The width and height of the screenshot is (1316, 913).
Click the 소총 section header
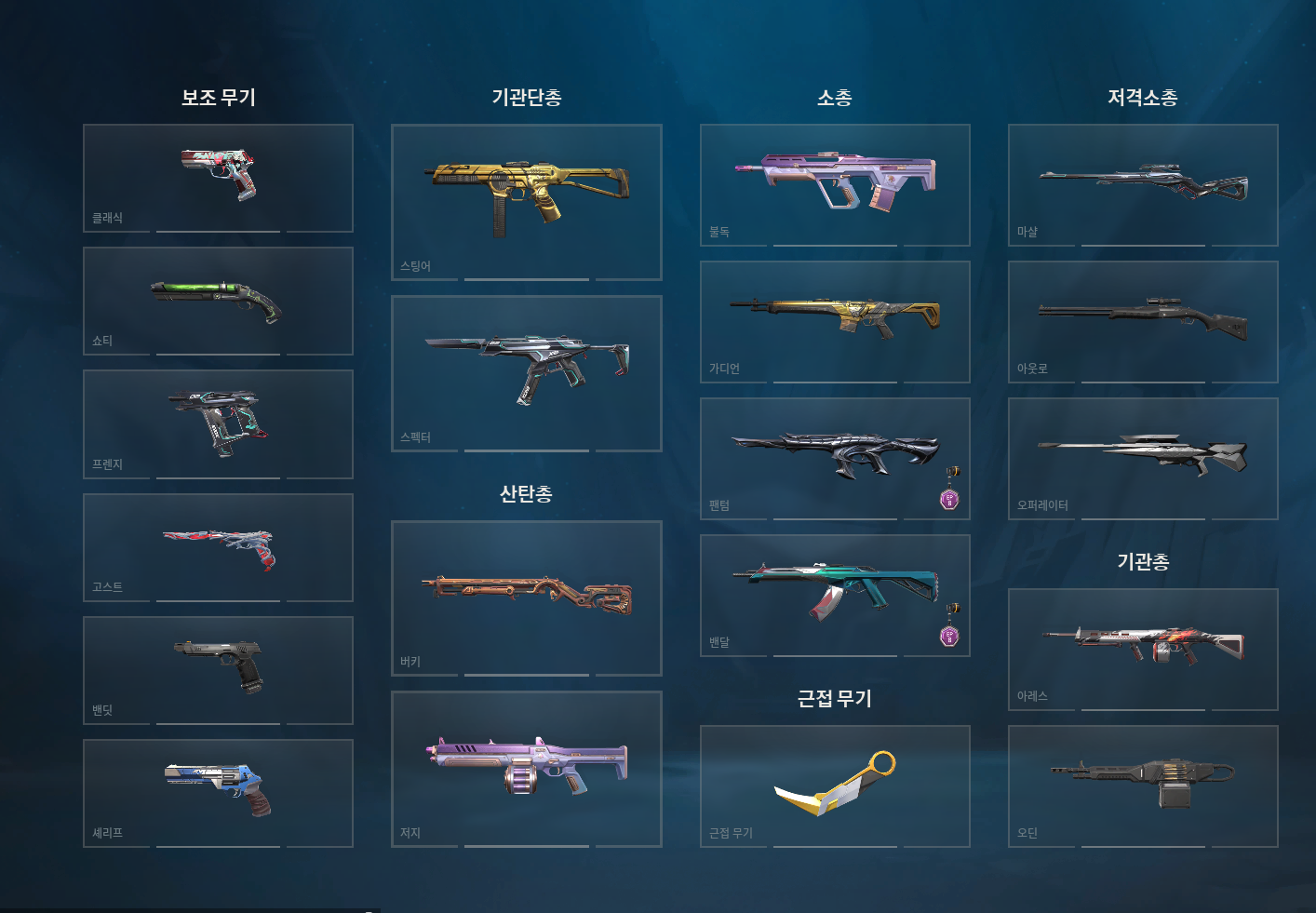coord(835,96)
